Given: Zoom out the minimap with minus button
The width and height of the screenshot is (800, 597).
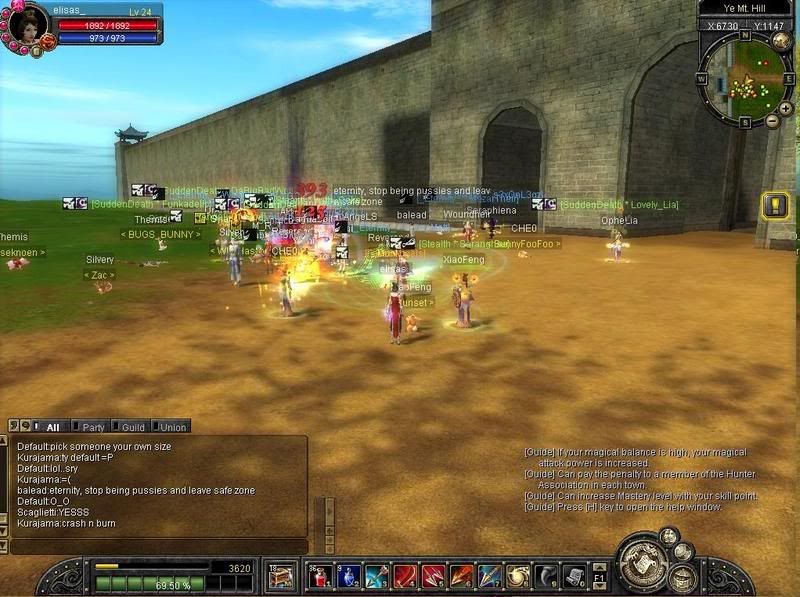Looking at the screenshot, I should (x=772, y=122).
